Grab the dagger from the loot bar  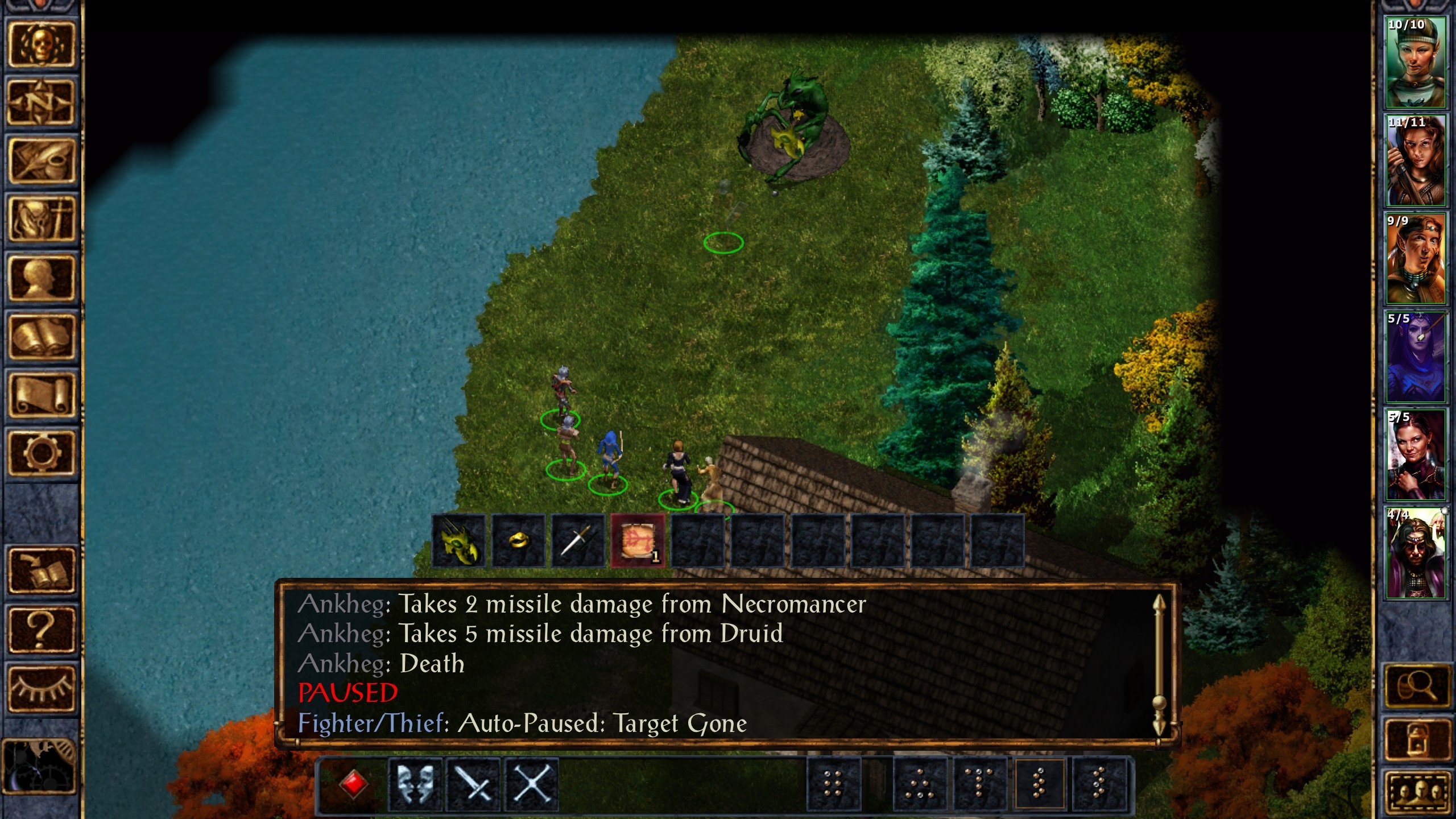pyautogui.click(x=578, y=540)
